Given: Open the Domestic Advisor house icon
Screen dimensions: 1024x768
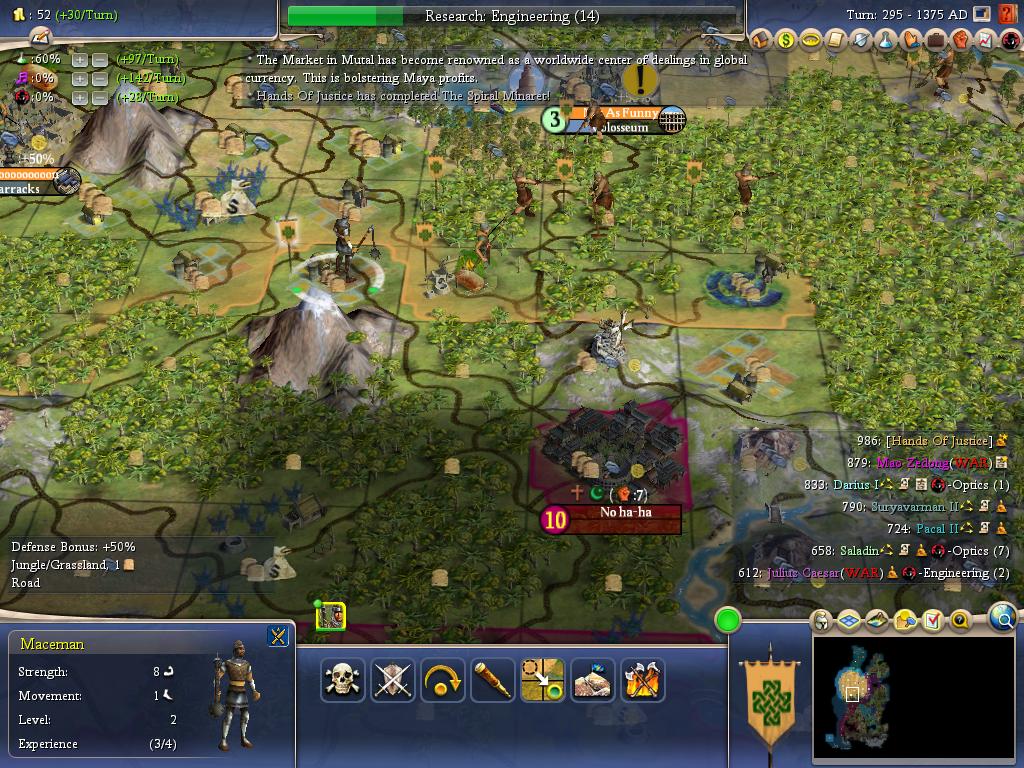Looking at the screenshot, I should (761, 40).
